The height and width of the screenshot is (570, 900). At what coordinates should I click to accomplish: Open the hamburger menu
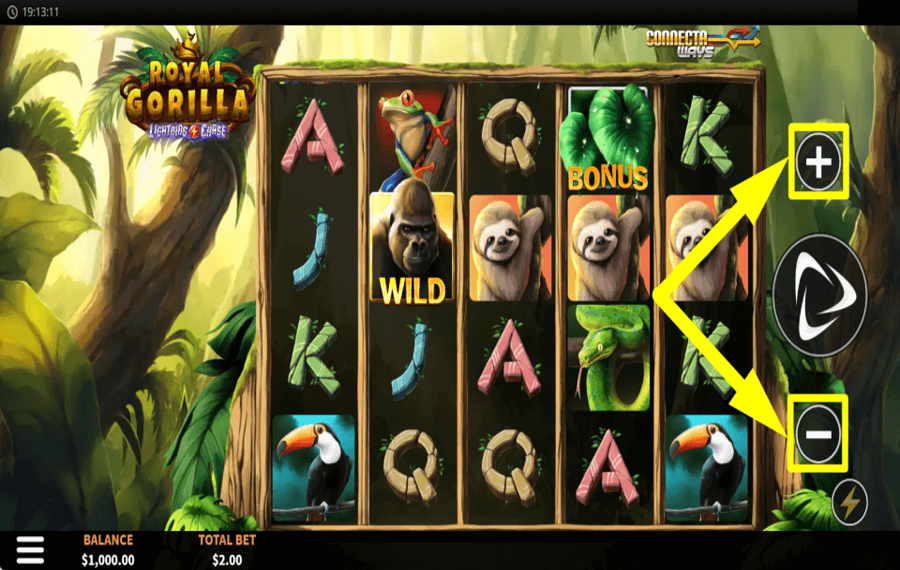(30, 549)
